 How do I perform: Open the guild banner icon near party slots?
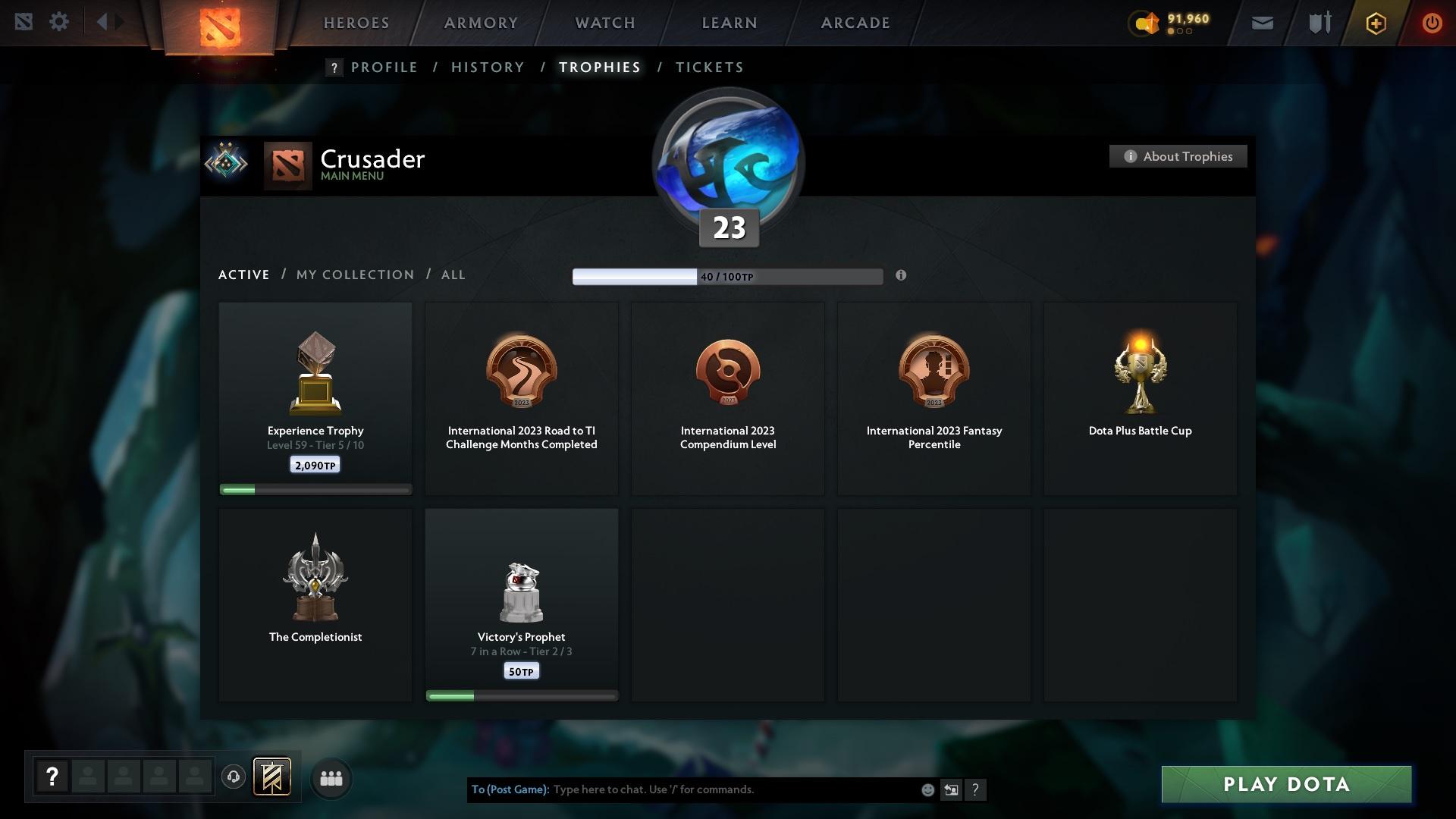tap(273, 777)
